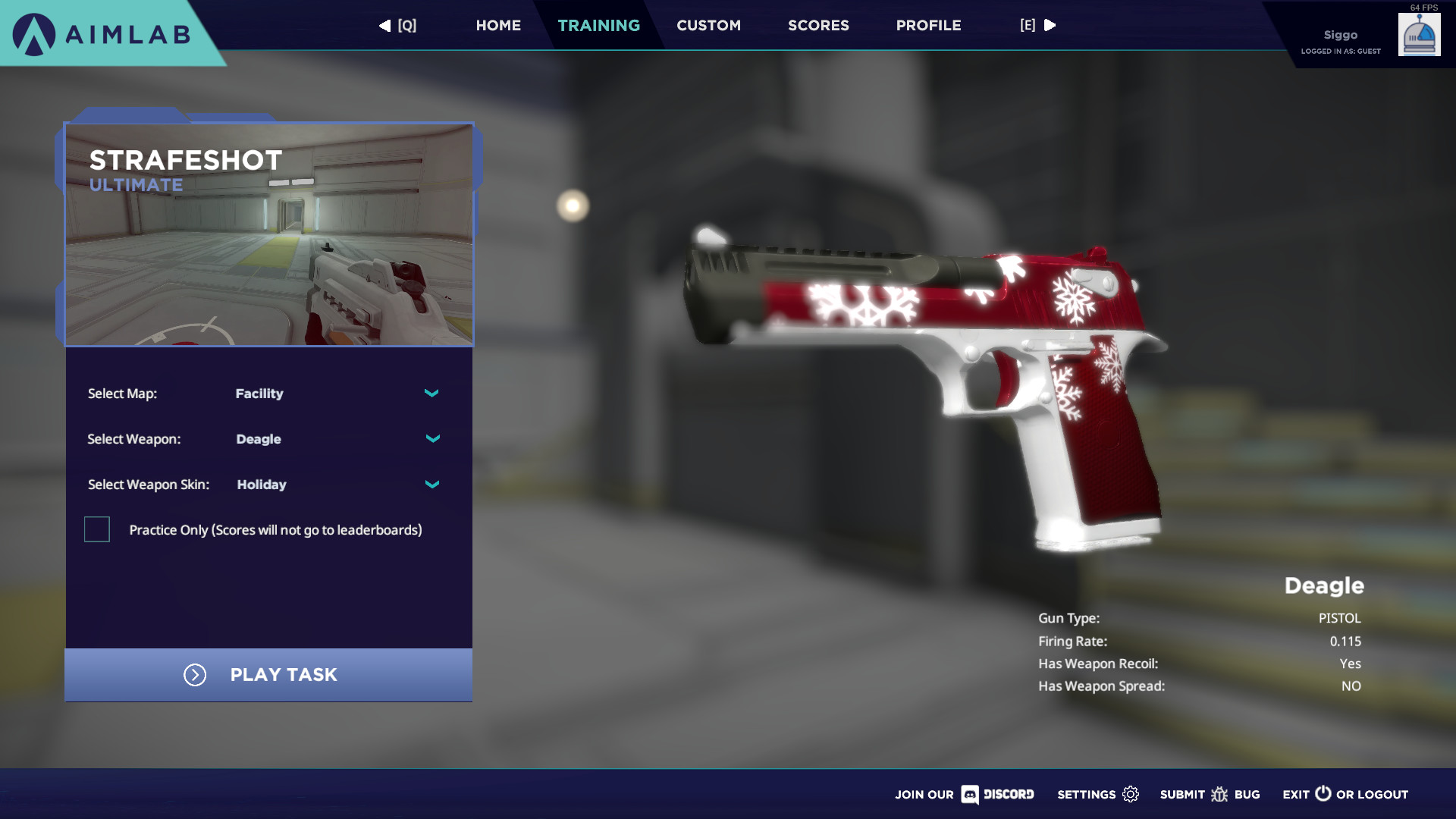Click the Siggo astronaut avatar

[x=1420, y=34]
